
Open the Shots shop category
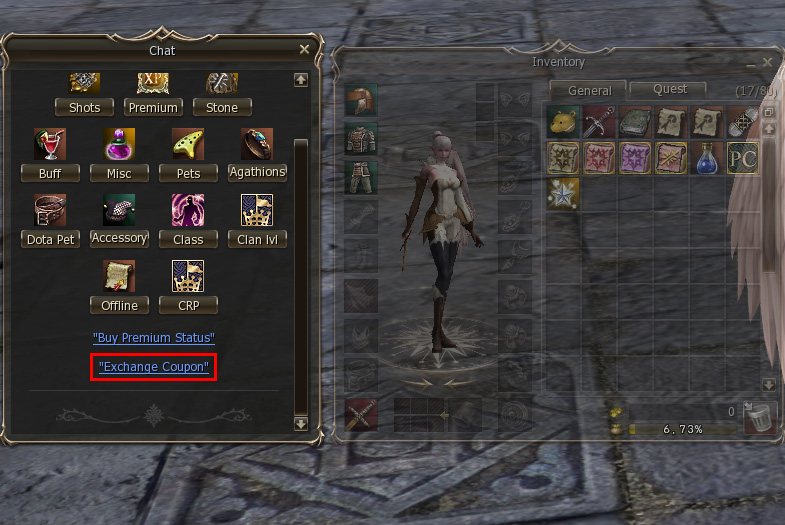tap(85, 107)
